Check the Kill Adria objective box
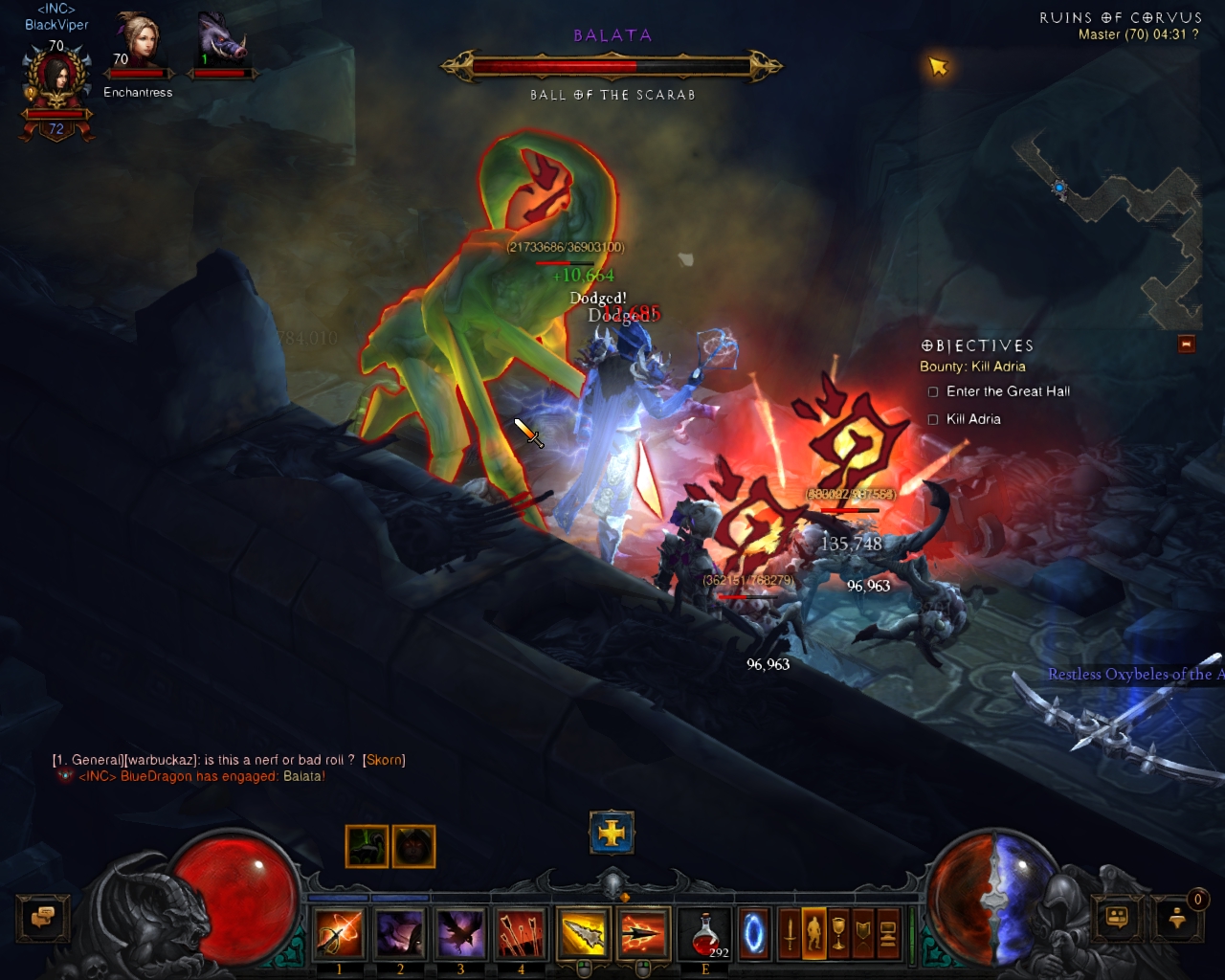 pyautogui.click(x=932, y=419)
